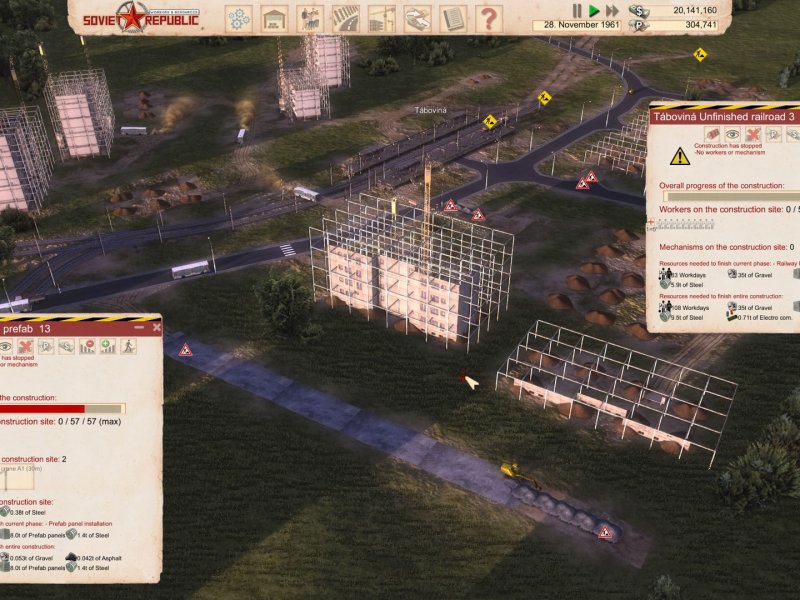Open the red question mark help
The width and height of the screenshot is (800, 600).
pyautogui.click(x=488, y=18)
